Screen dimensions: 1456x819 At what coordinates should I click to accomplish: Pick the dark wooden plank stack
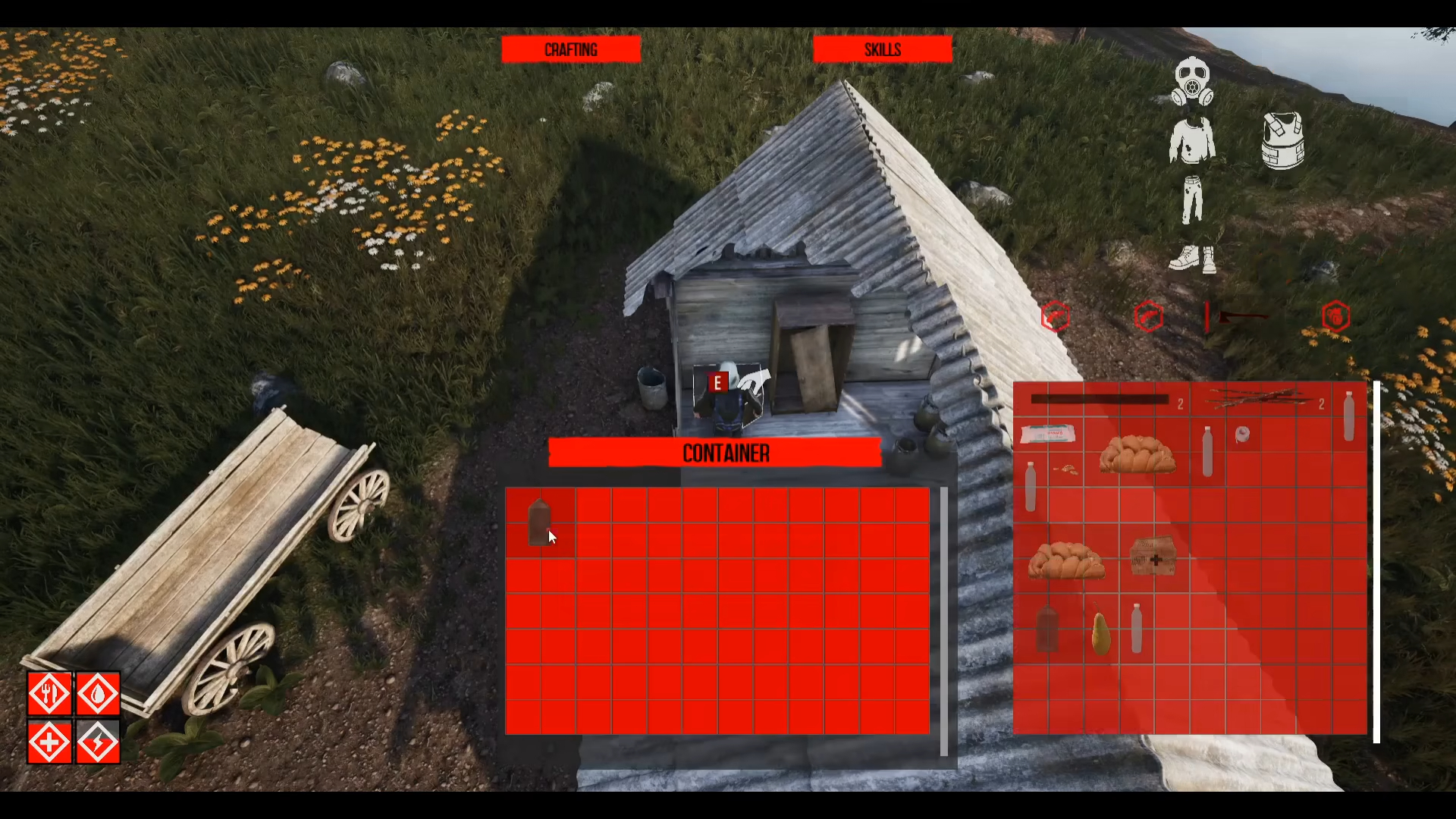click(x=1100, y=400)
